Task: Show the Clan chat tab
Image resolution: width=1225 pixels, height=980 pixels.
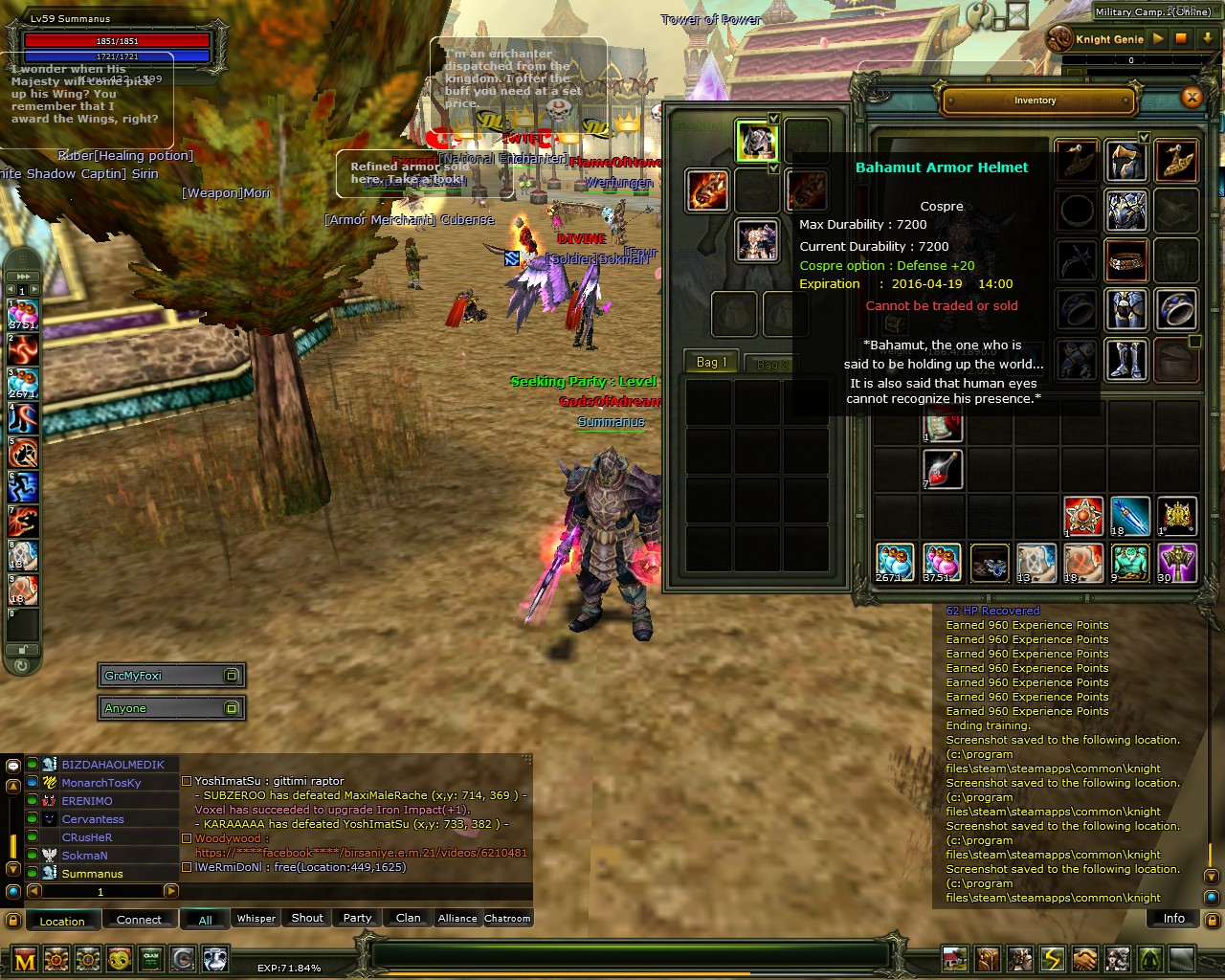Action: coord(408,918)
